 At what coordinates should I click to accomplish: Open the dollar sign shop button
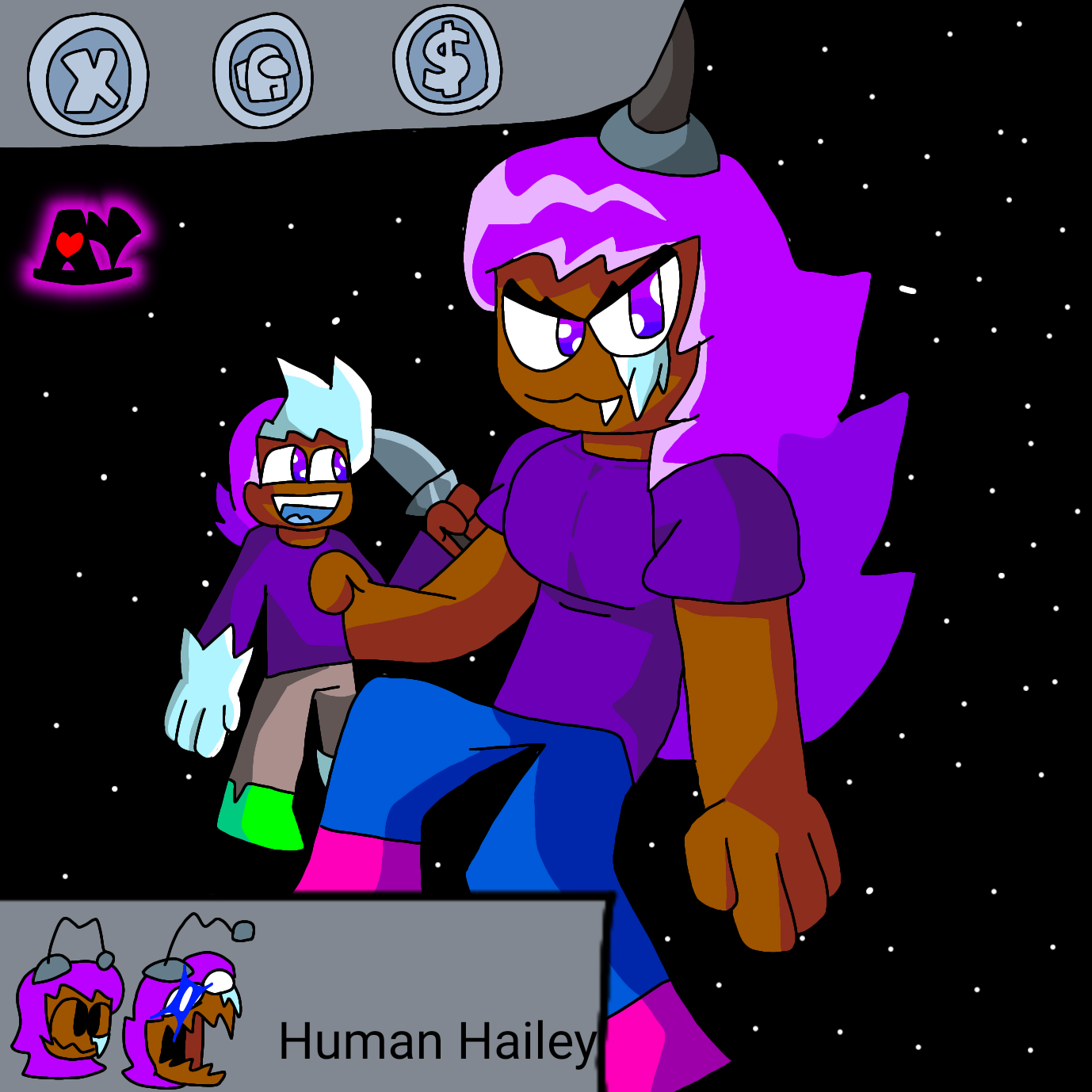coord(447,60)
